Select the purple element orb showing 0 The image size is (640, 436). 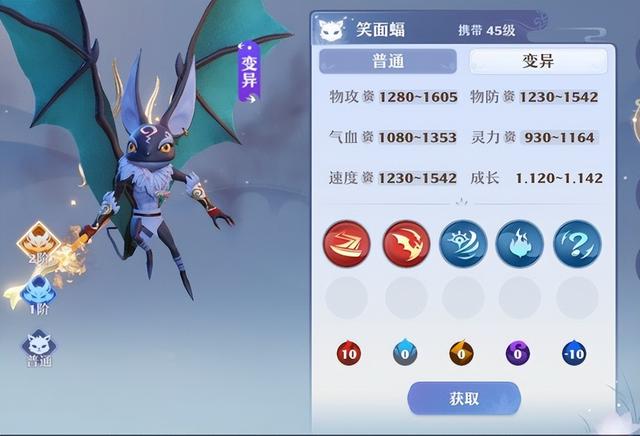pyautogui.click(x=519, y=352)
